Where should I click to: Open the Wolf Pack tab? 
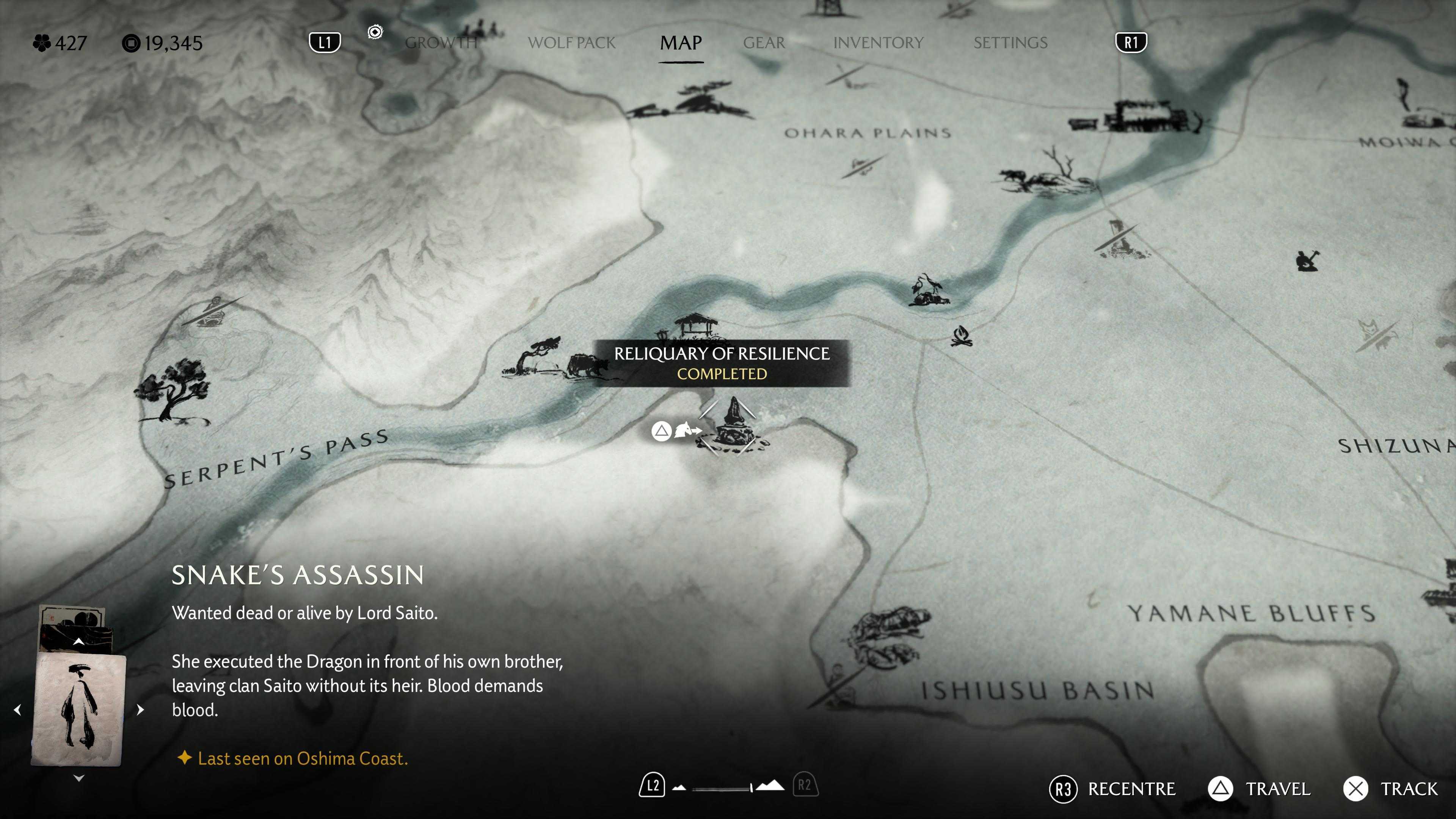click(571, 42)
